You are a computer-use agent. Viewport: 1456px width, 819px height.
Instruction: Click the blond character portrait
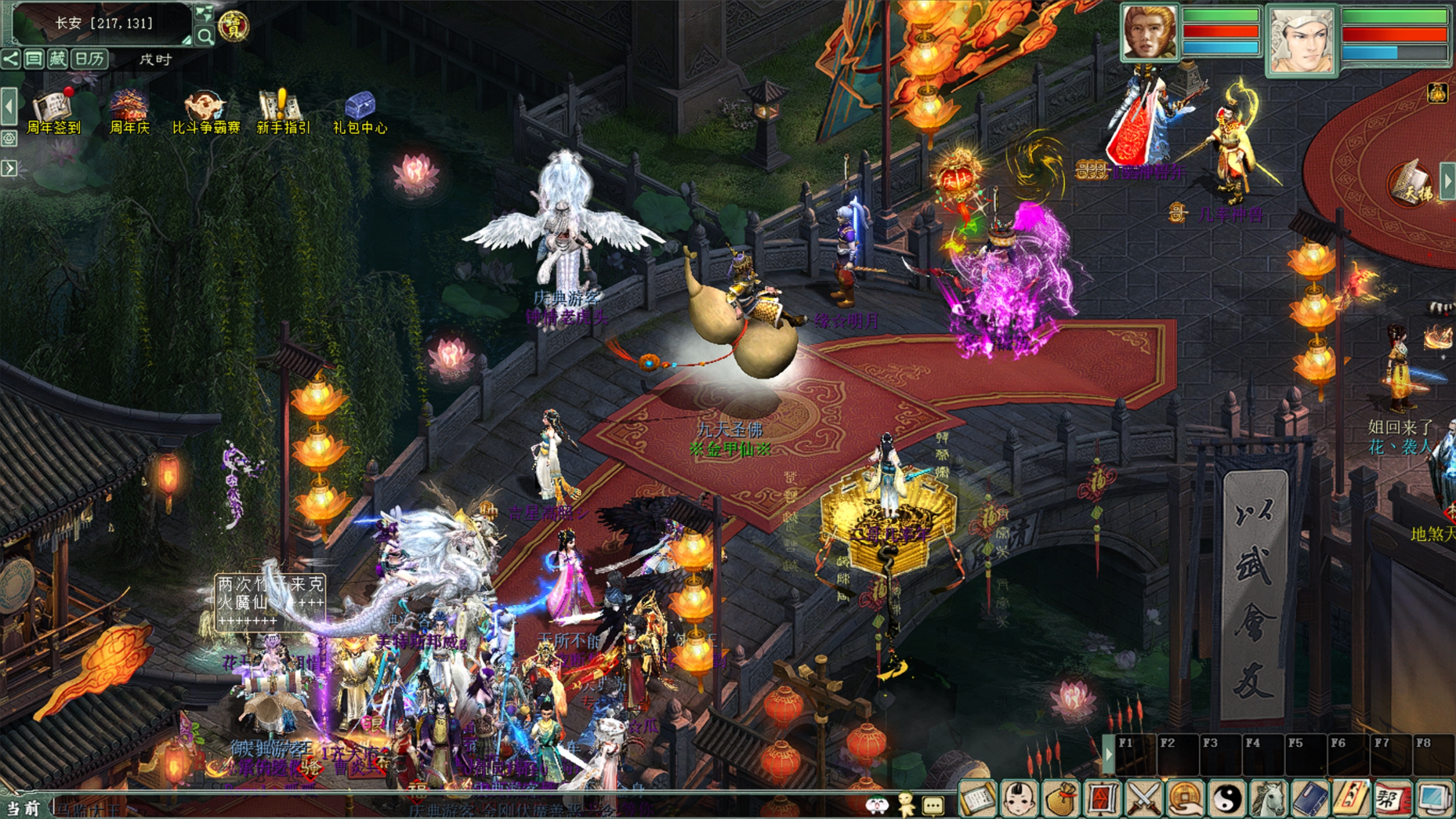click(x=1150, y=33)
